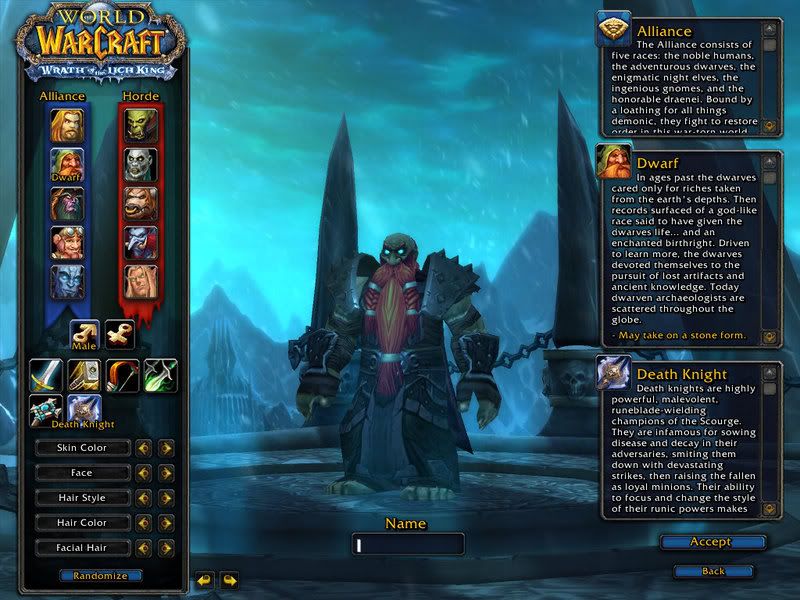This screenshot has width=800, height=600.
Task: Choose the Orc race portrait
Action: pos(140,124)
